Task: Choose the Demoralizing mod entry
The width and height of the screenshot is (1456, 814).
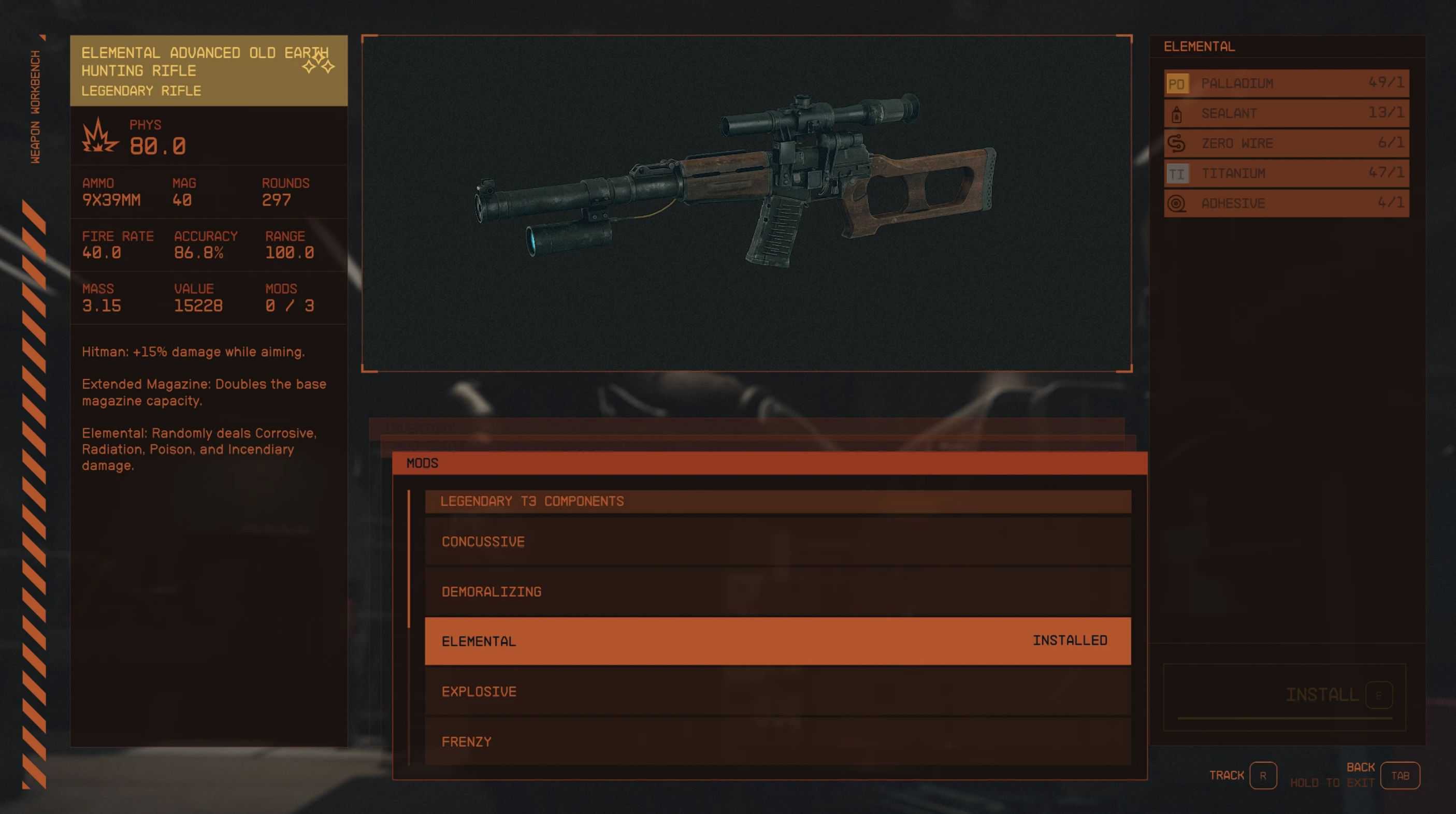Action: (777, 591)
